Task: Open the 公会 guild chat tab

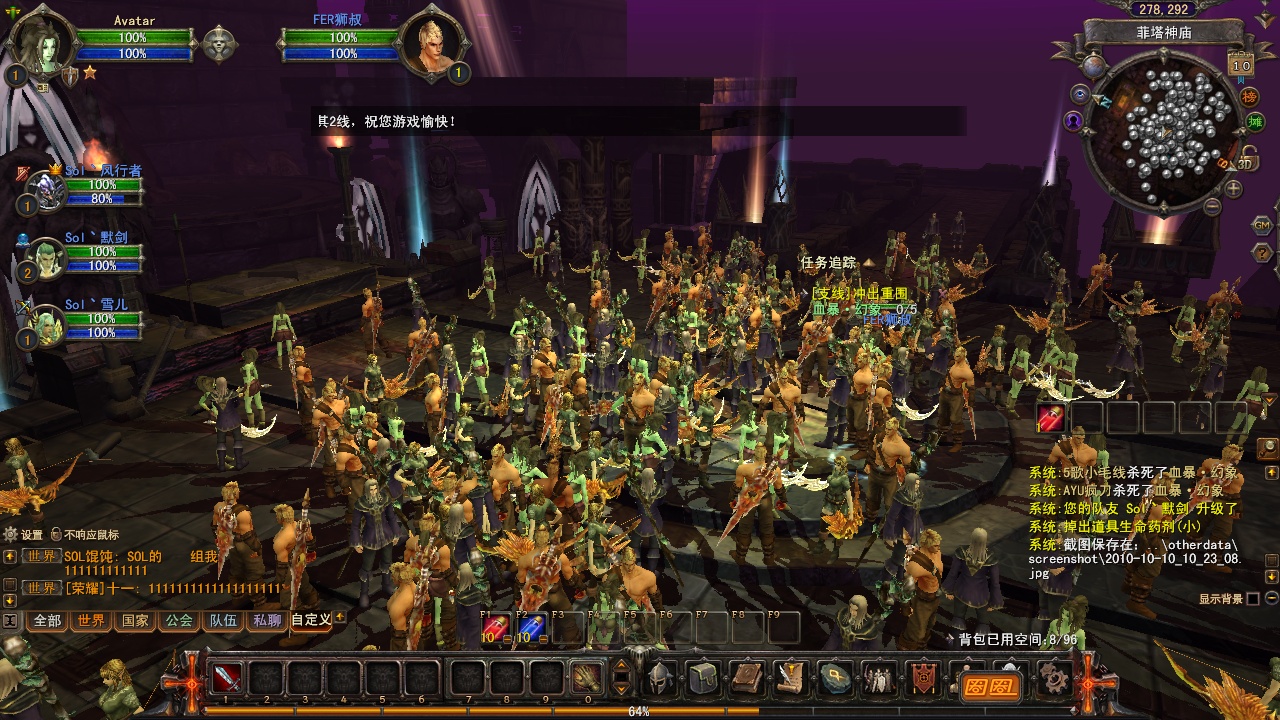Action: point(179,620)
